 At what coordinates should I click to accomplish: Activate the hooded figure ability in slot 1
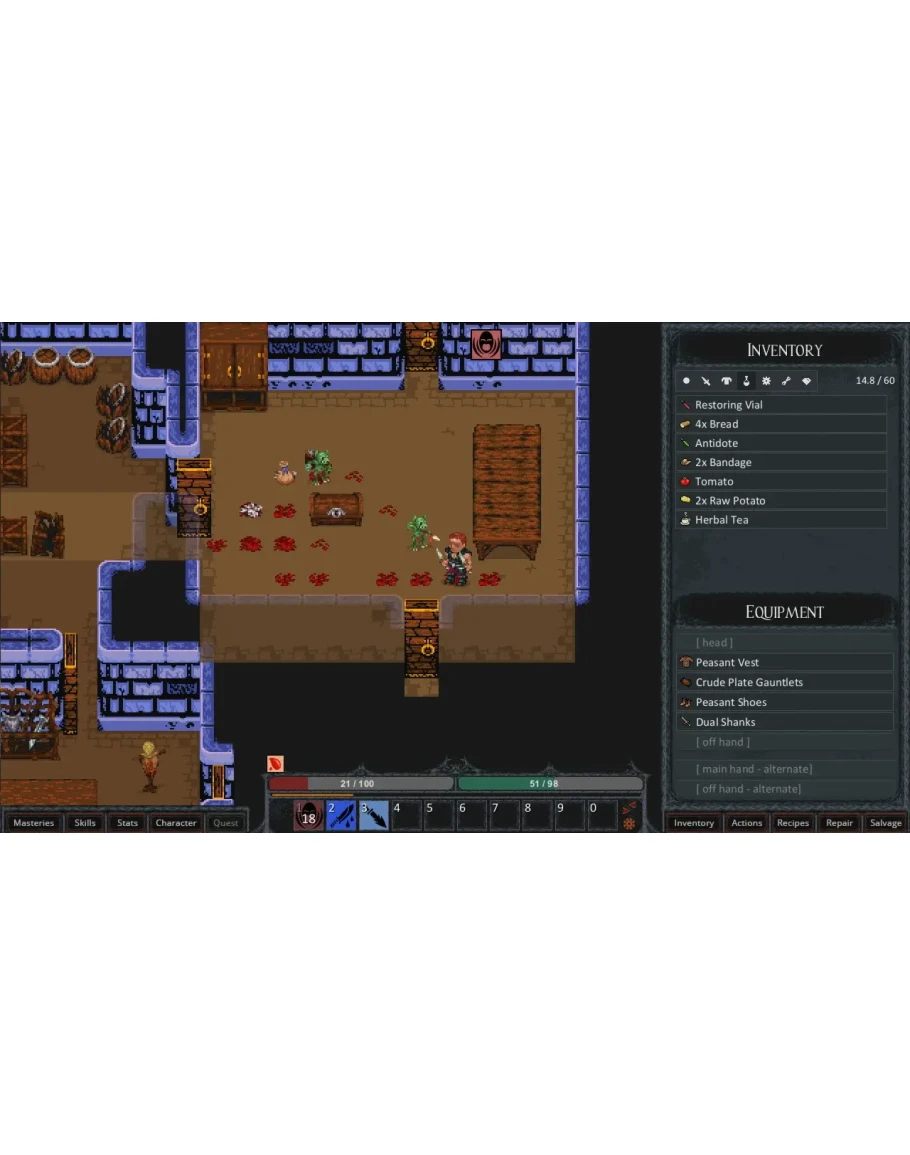coord(308,816)
